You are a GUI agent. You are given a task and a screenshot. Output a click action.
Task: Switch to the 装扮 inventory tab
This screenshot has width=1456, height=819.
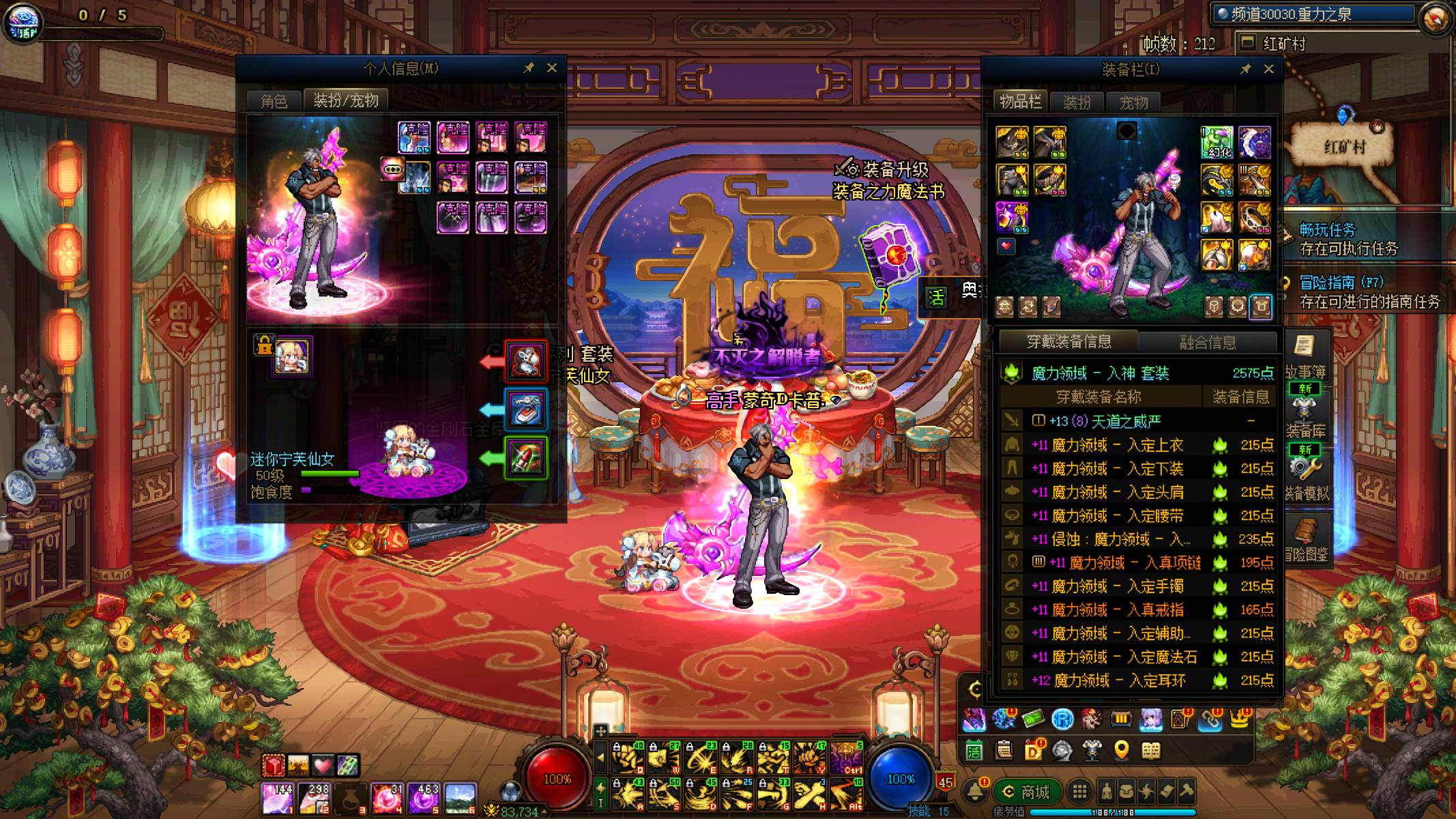click(1077, 102)
